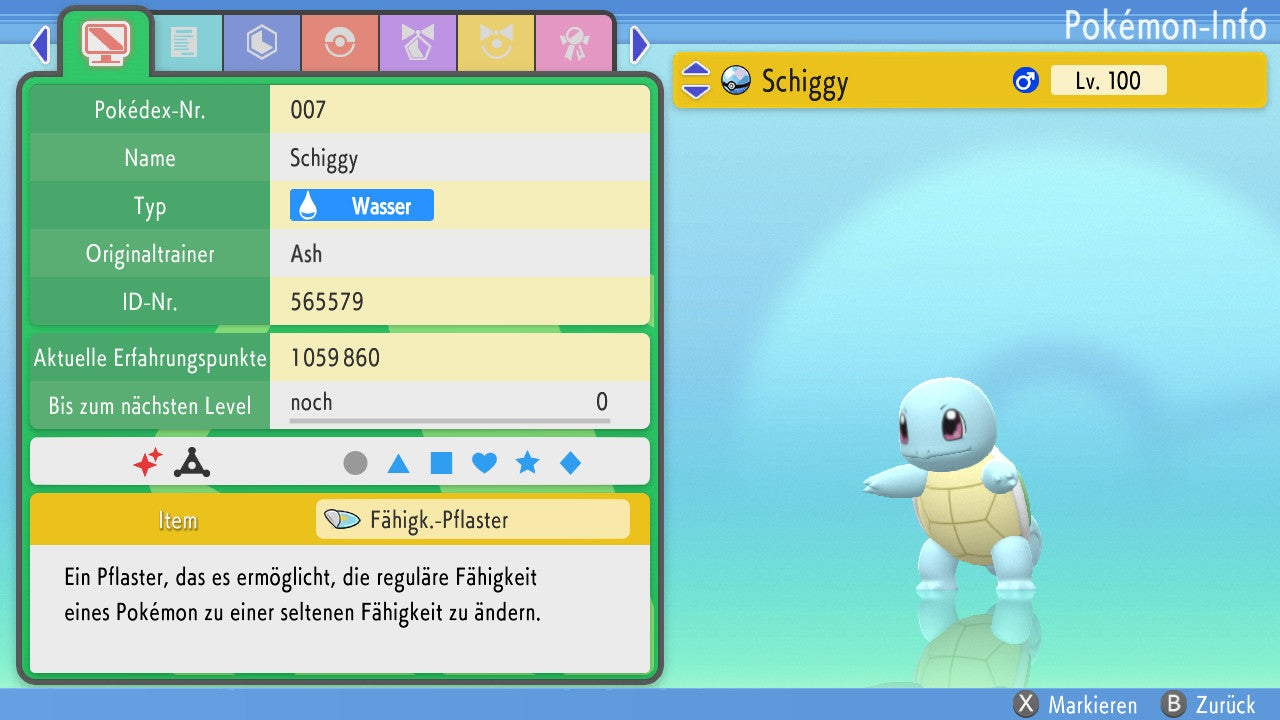
Task: Toggle the circle marking
Action: pyautogui.click(x=355, y=463)
